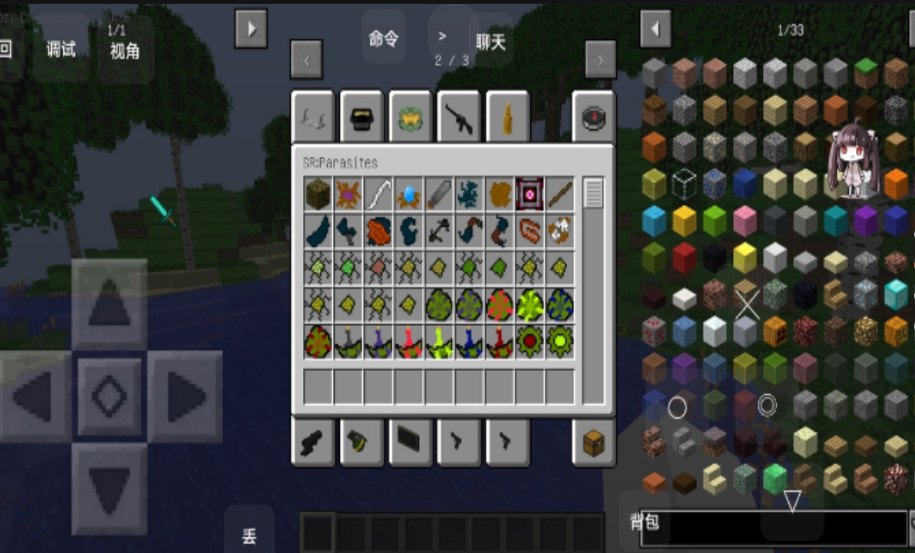The width and height of the screenshot is (915, 553).
Task: Tap the 丢 drop item button
Action: (249, 534)
